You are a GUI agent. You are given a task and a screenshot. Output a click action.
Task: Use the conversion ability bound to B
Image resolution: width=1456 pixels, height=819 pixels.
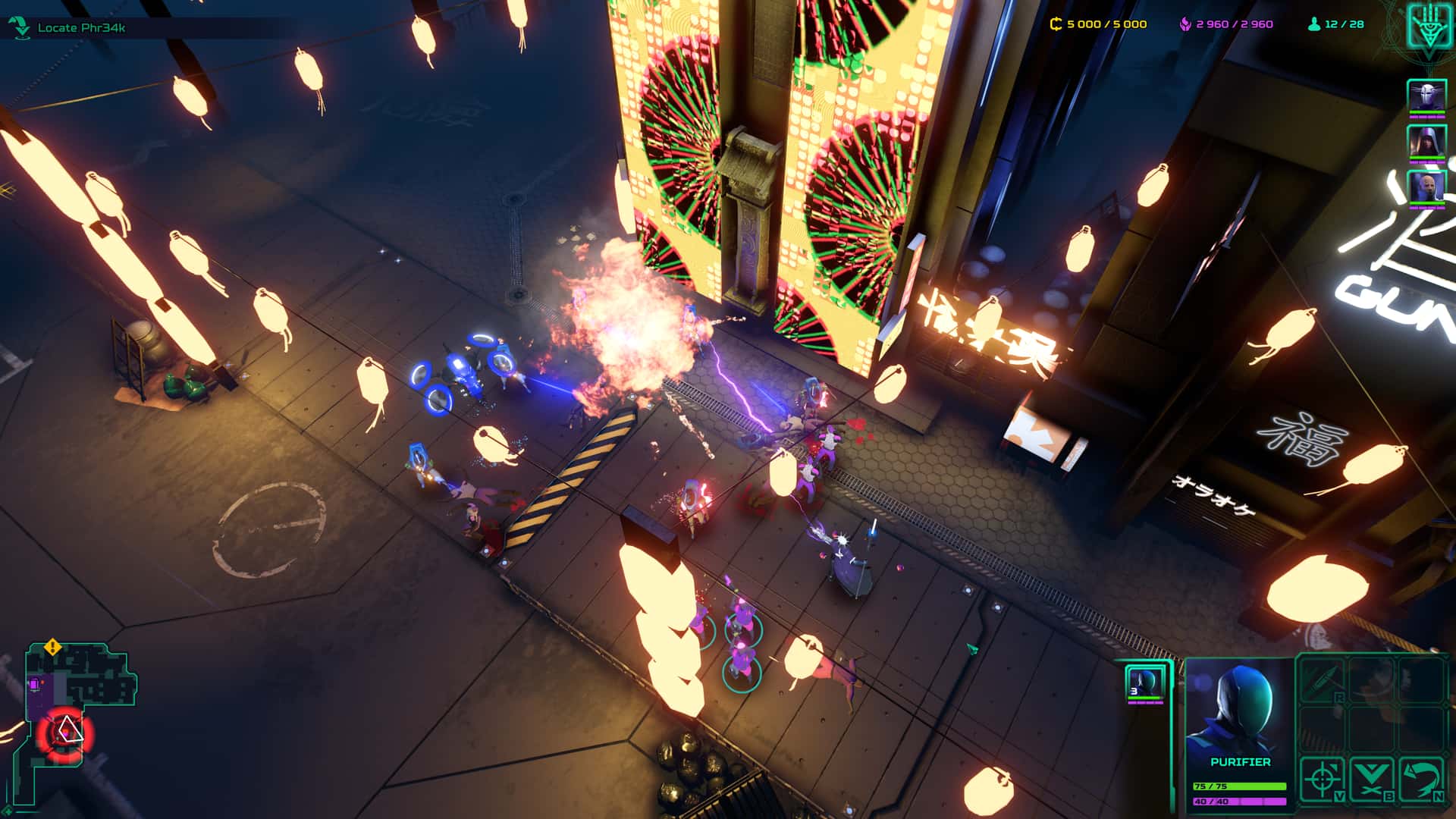coord(1372,780)
